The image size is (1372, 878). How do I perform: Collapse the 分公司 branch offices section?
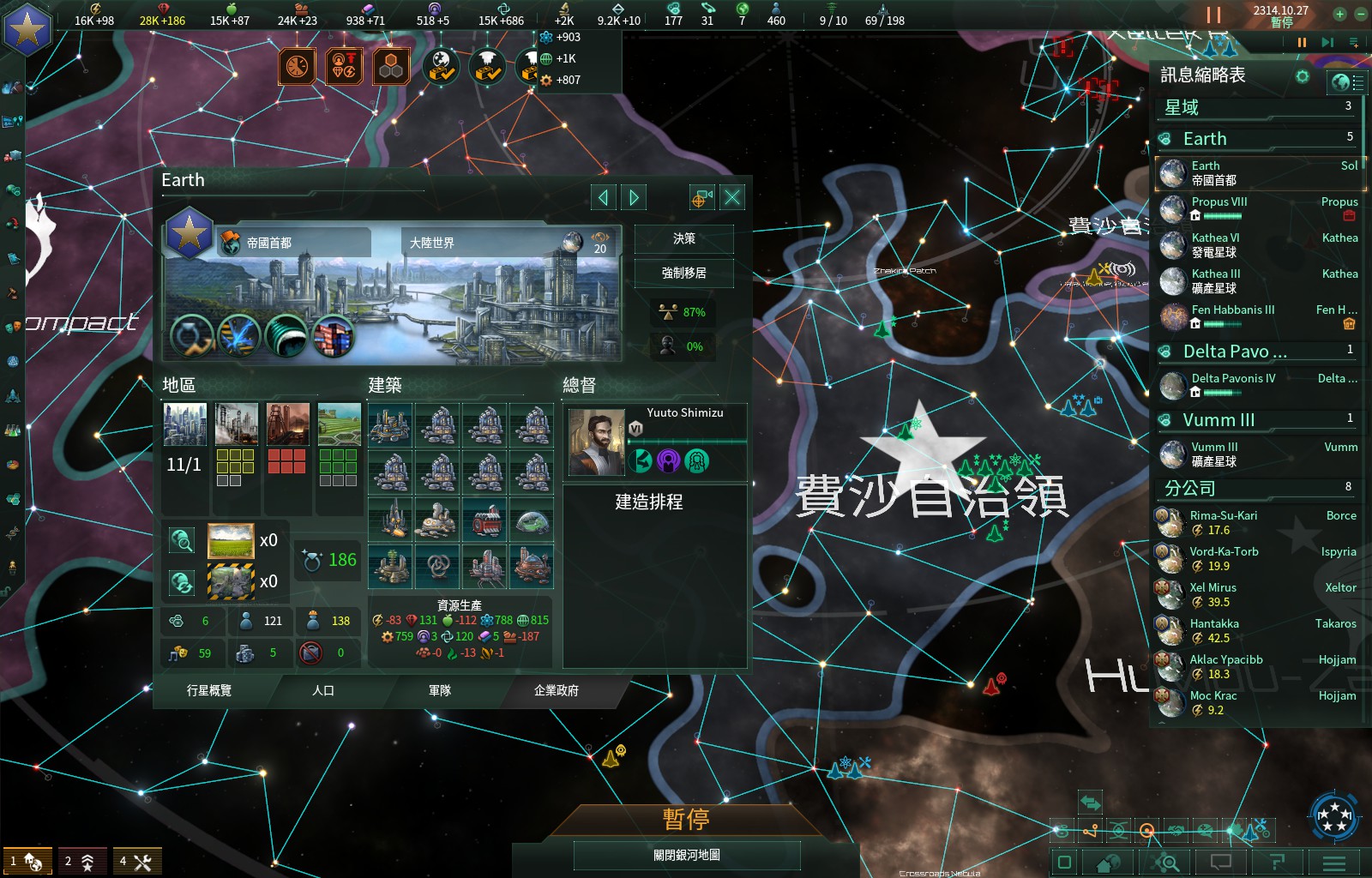point(1189,489)
